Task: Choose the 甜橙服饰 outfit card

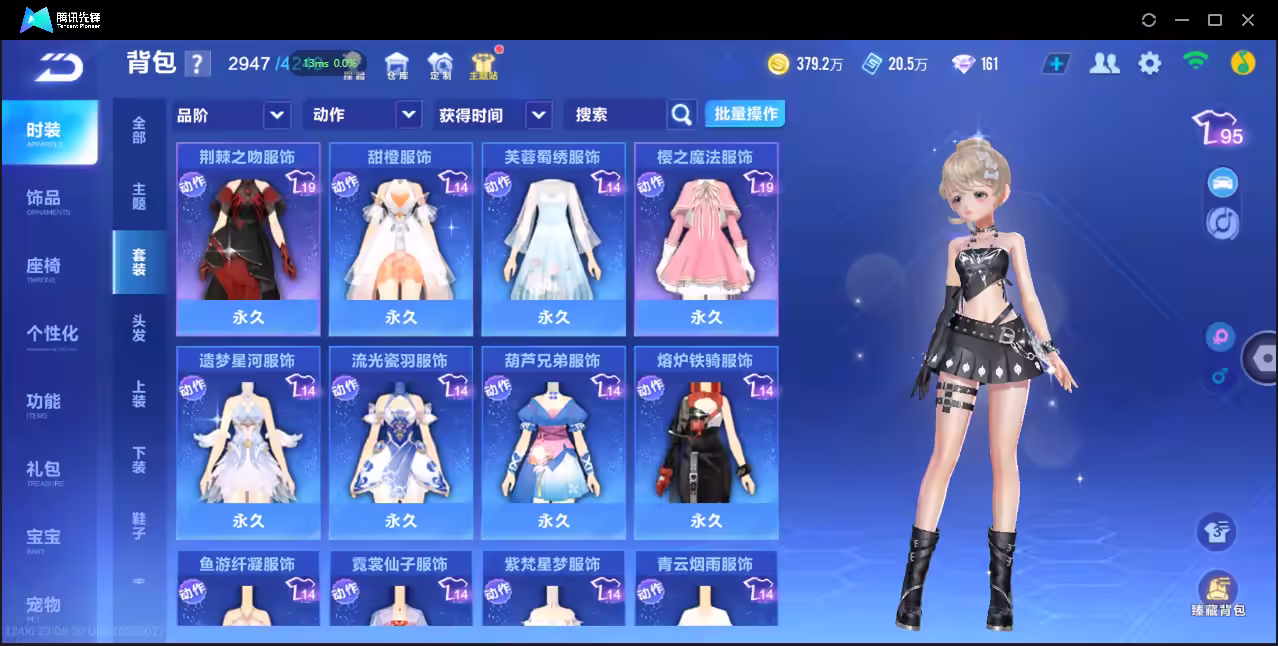Action: [x=400, y=240]
